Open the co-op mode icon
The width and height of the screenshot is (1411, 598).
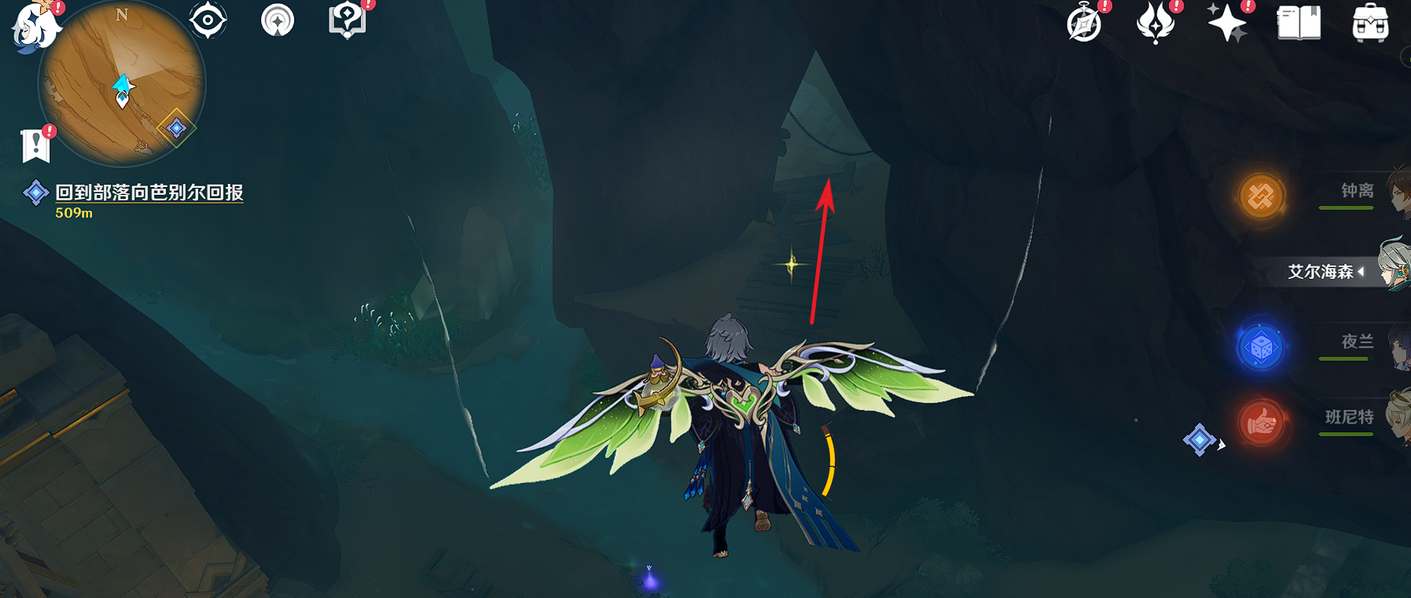tap(277, 20)
